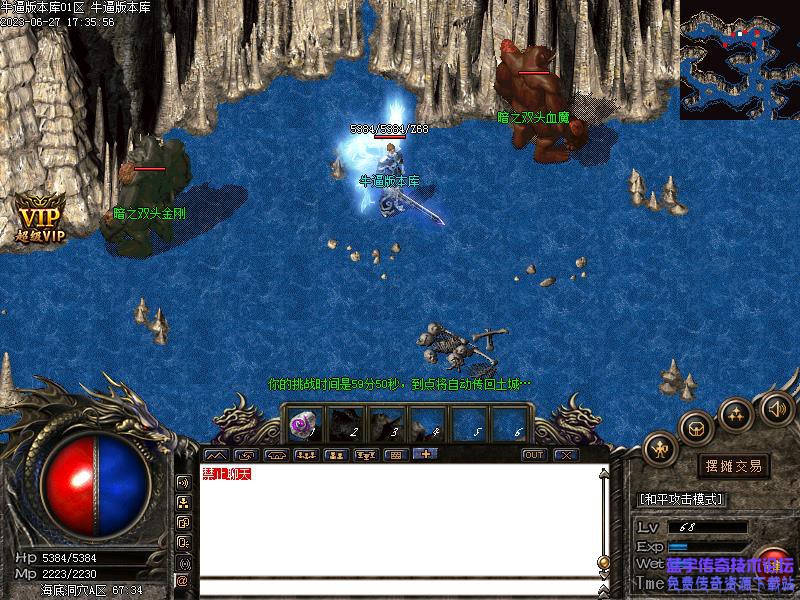
Task: Click the plus button on chat toolbar
Action: pyautogui.click(x=425, y=454)
